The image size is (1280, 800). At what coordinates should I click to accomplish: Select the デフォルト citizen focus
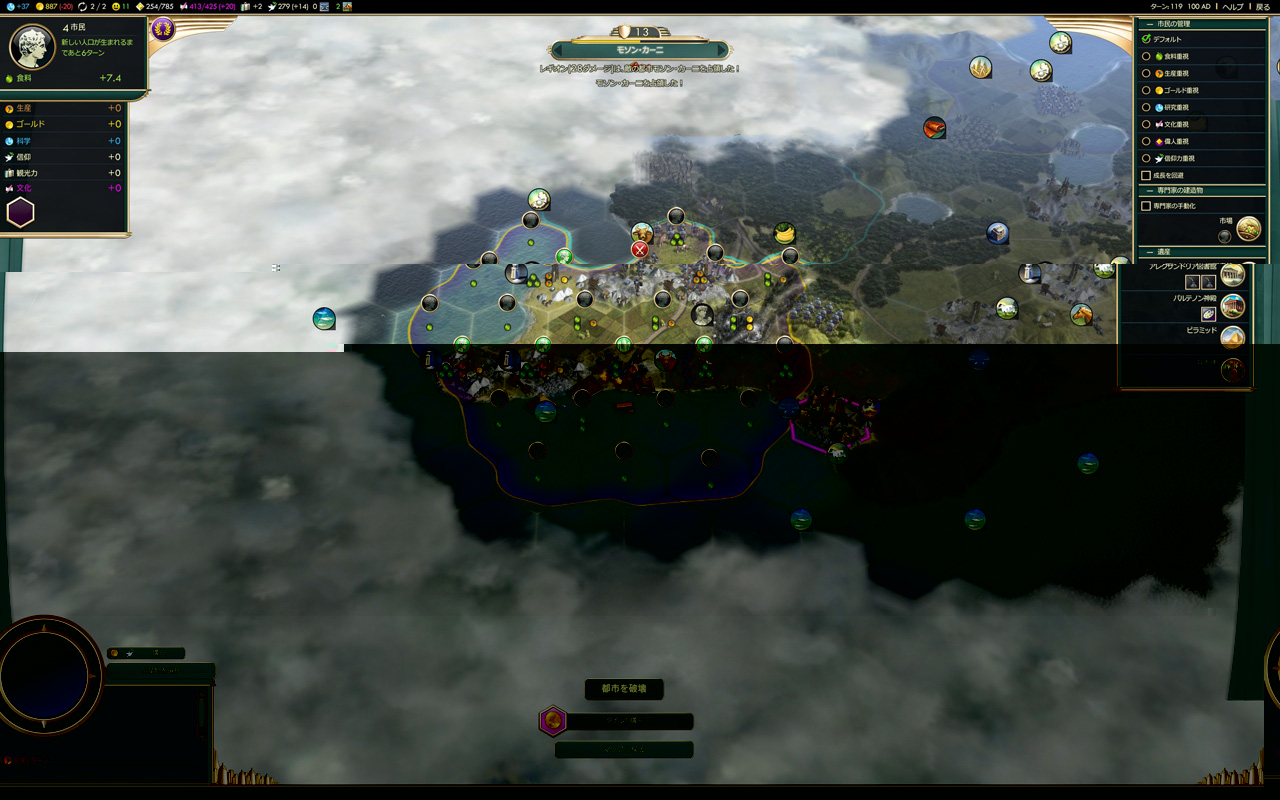1147,39
